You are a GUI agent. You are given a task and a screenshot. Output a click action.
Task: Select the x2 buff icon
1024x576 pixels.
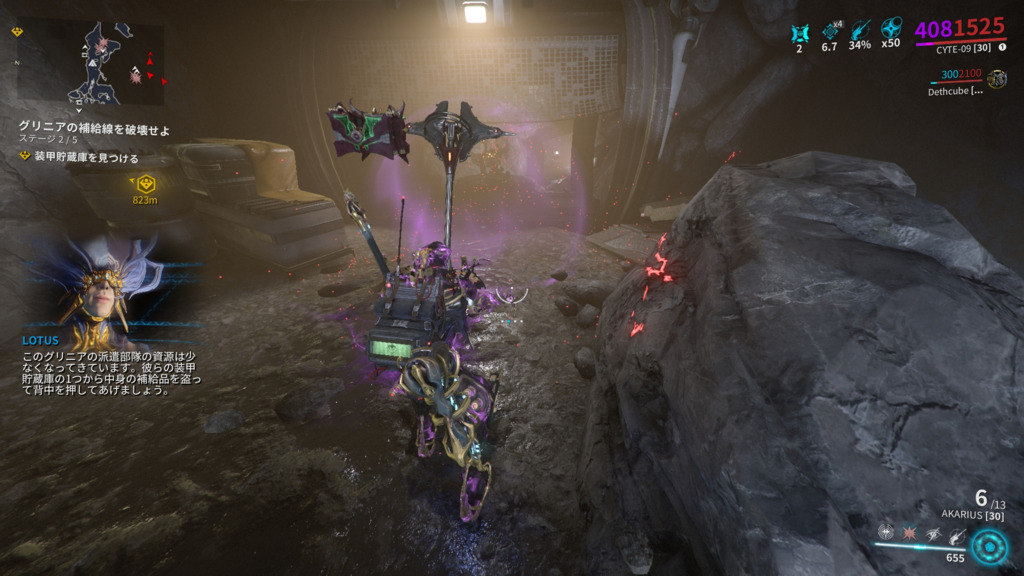point(799,31)
